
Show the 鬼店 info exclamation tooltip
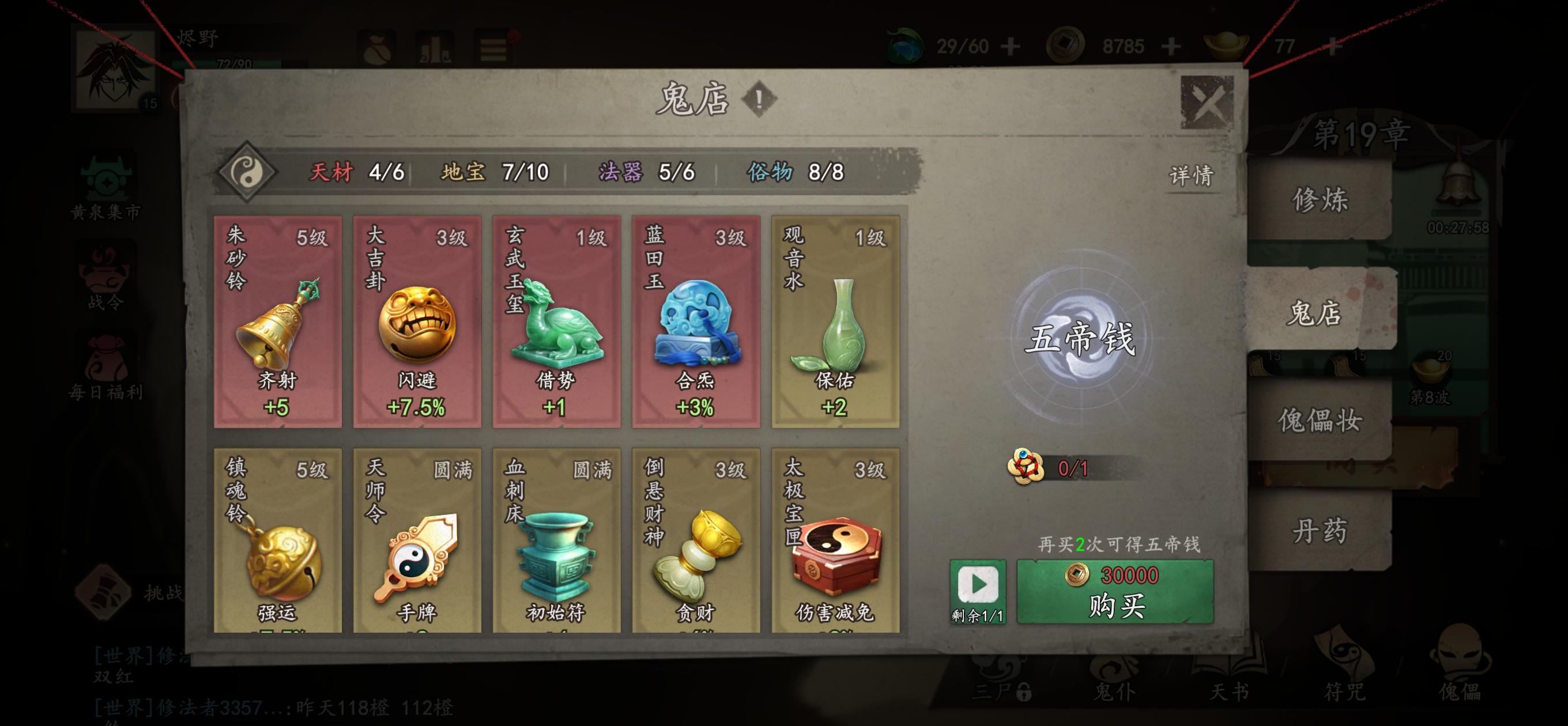pos(759,99)
